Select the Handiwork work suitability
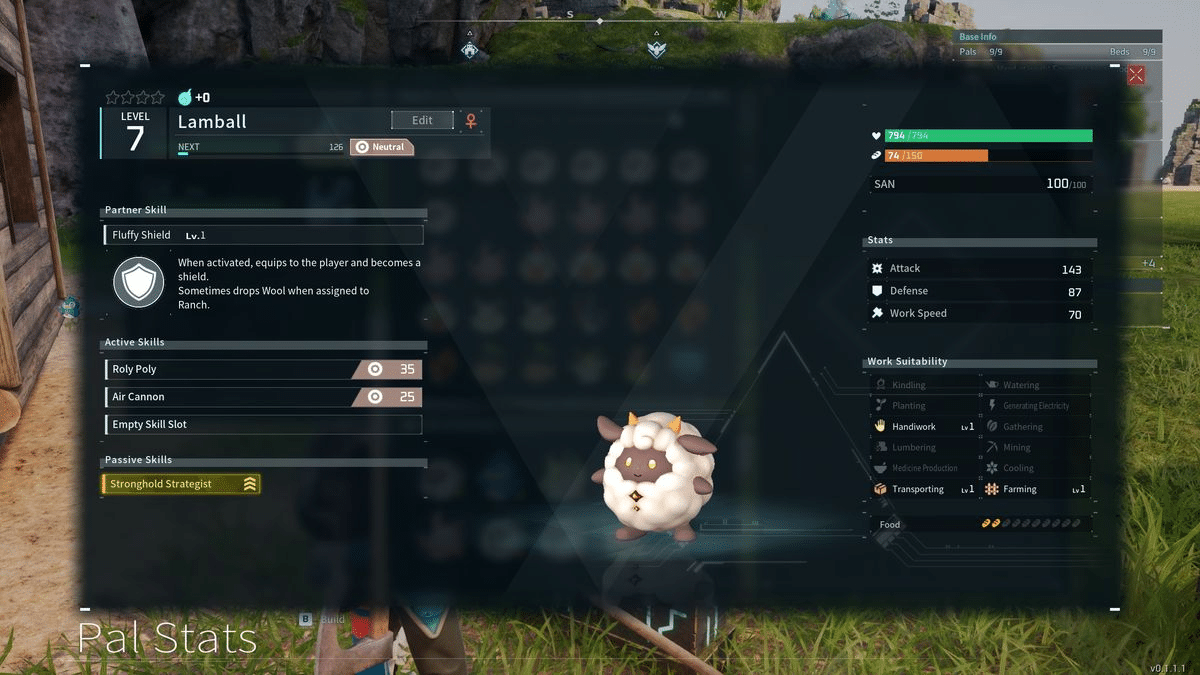 (924, 427)
